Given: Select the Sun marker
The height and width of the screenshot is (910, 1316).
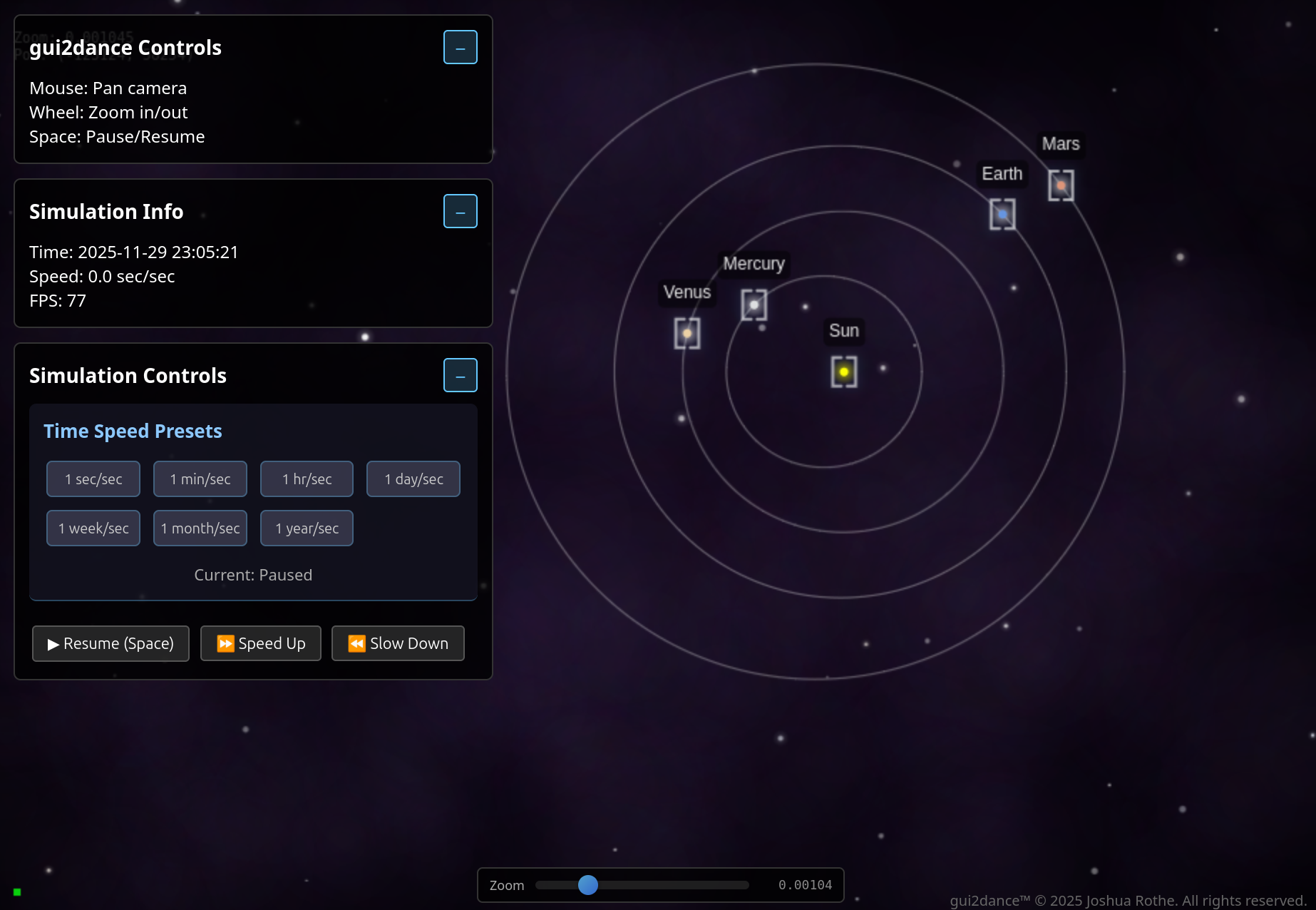Looking at the screenshot, I should tap(844, 372).
